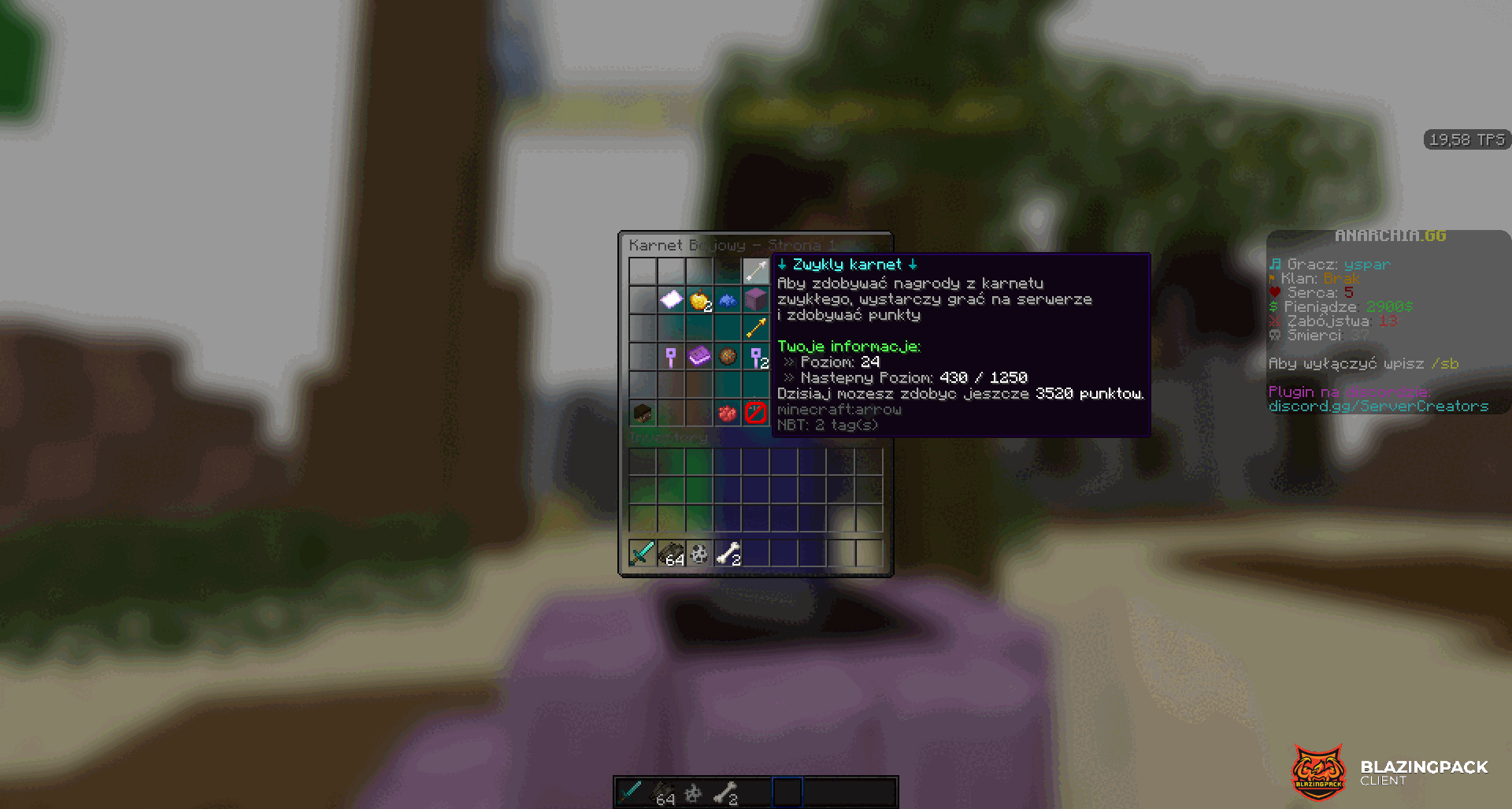1512x809 pixels.
Task: Choose the golden spectral arrow slot
Action: coord(755,328)
